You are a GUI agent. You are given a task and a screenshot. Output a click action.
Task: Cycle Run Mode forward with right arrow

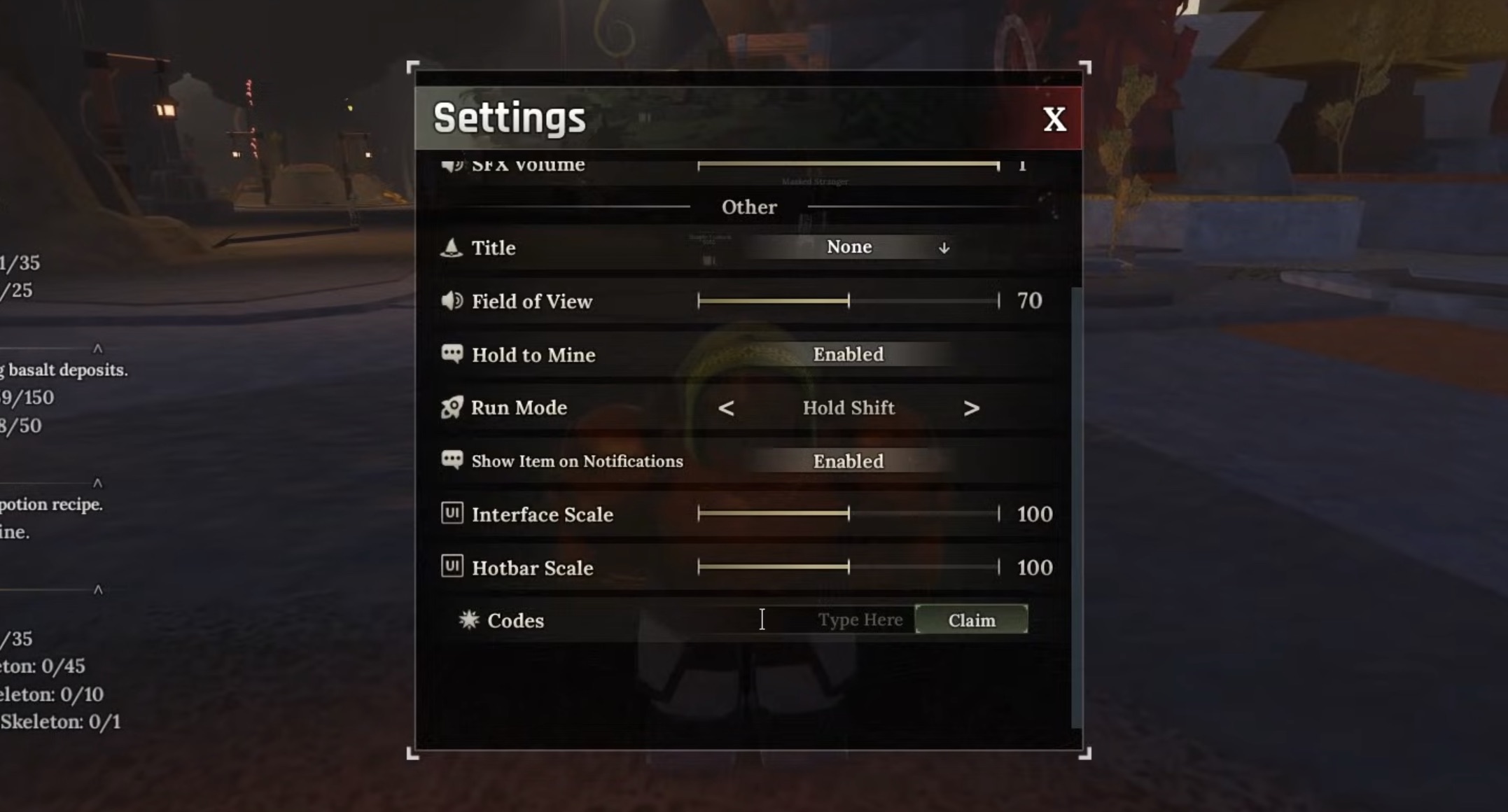[x=972, y=408]
